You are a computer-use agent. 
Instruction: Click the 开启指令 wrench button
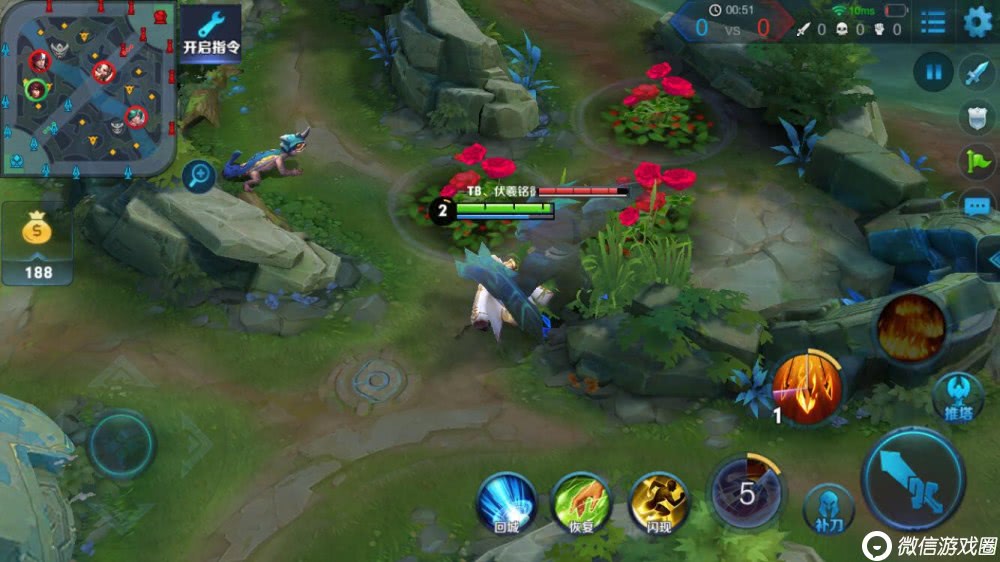(211, 33)
